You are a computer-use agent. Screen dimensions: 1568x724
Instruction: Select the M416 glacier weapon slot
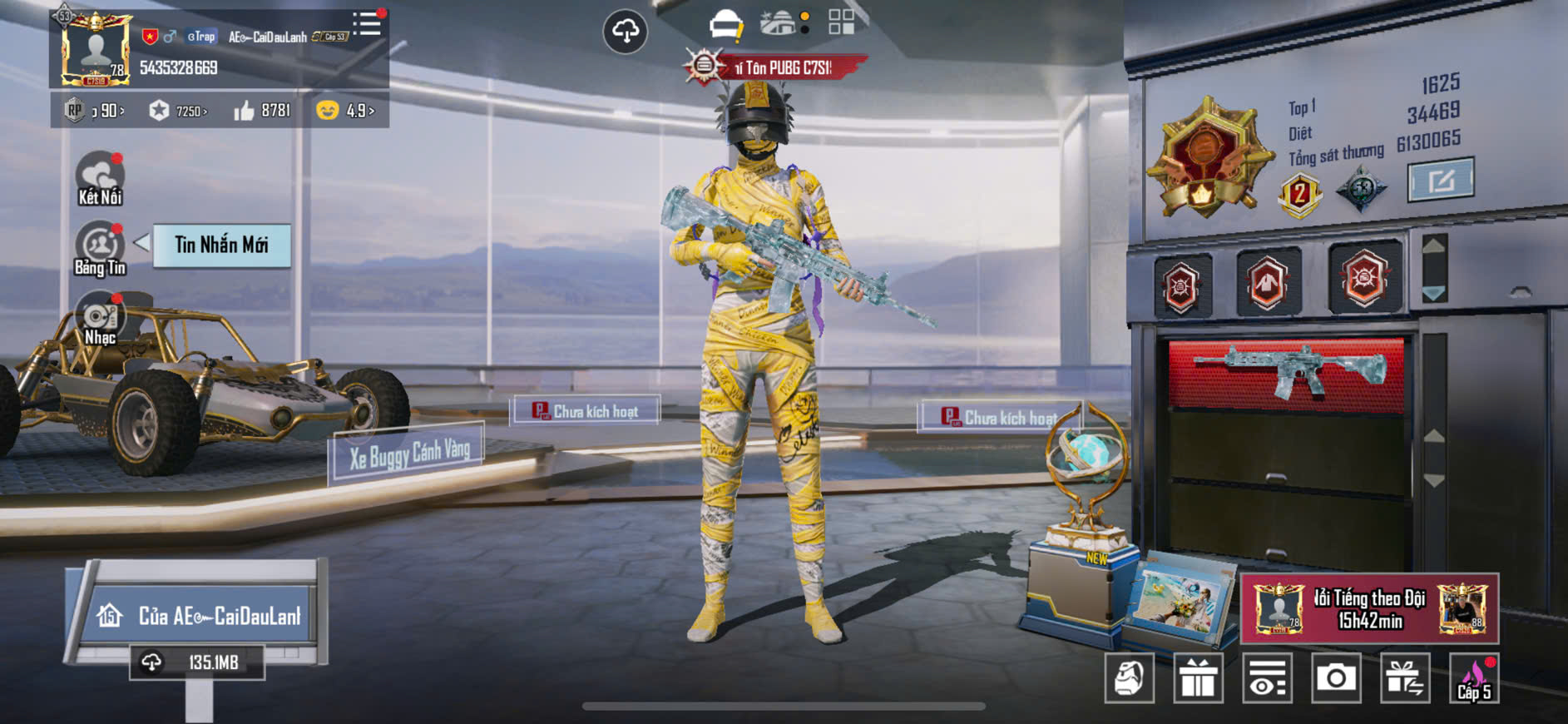coord(1286,373)
